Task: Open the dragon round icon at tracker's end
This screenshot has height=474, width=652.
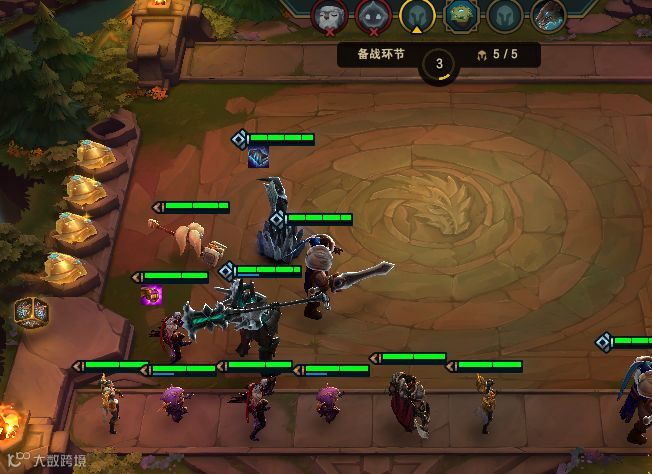Action: (x=547, y=15)
